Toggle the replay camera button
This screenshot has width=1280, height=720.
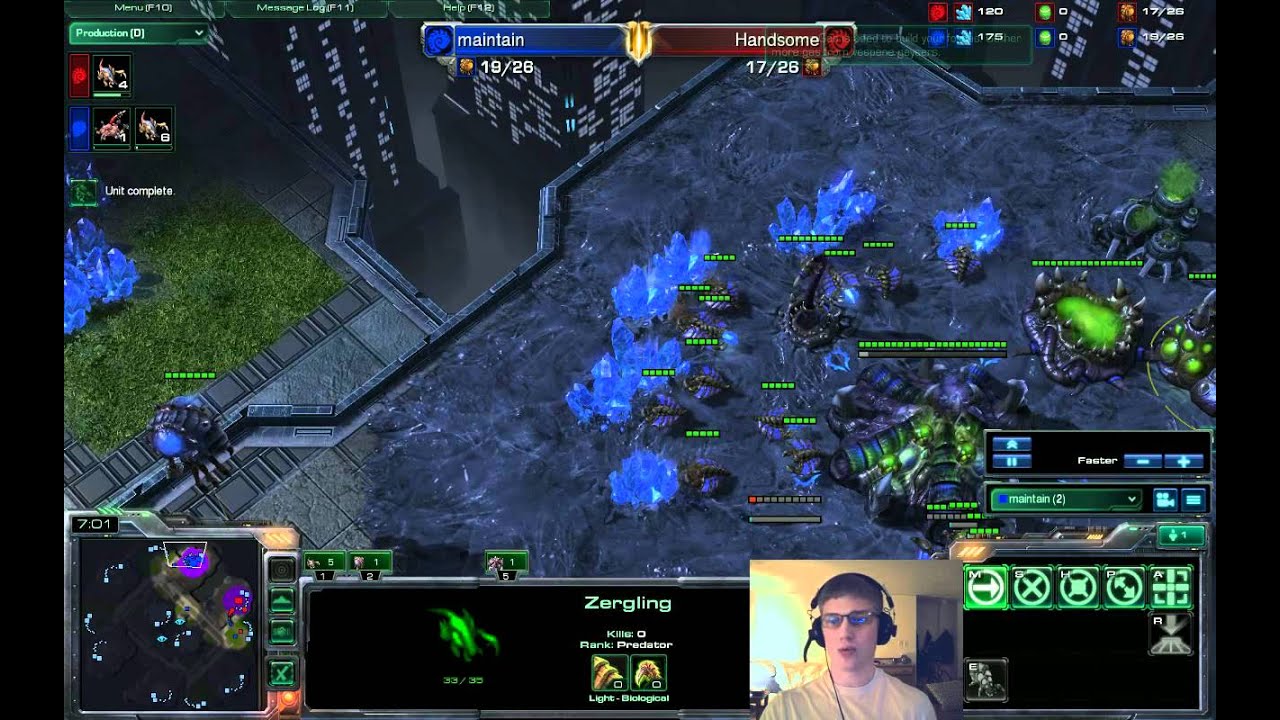tap(1164, 499)
